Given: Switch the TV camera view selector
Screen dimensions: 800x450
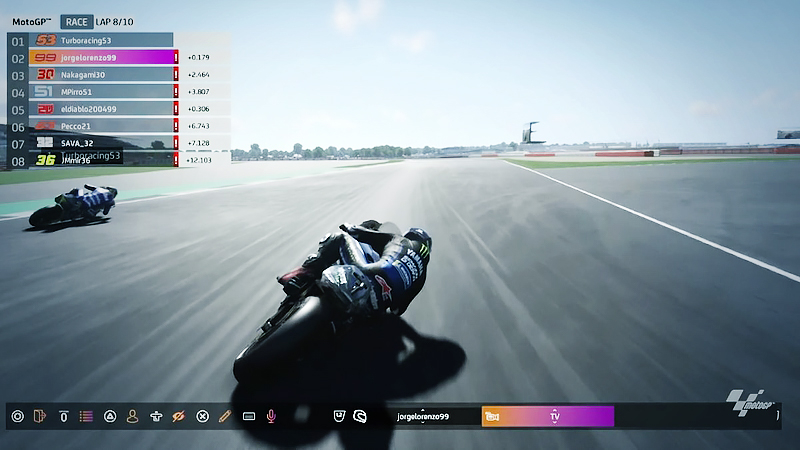Looking at the screenshot, I should pos(548,416).
